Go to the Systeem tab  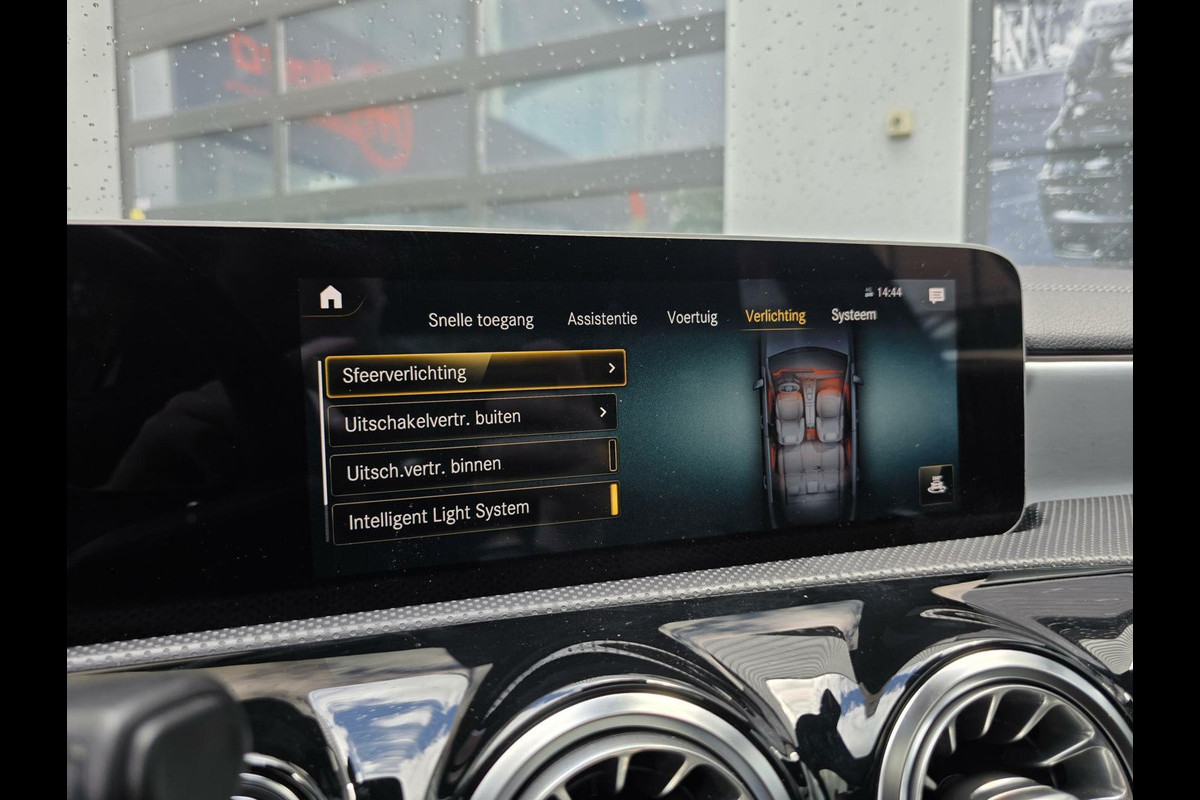point(853,315)
